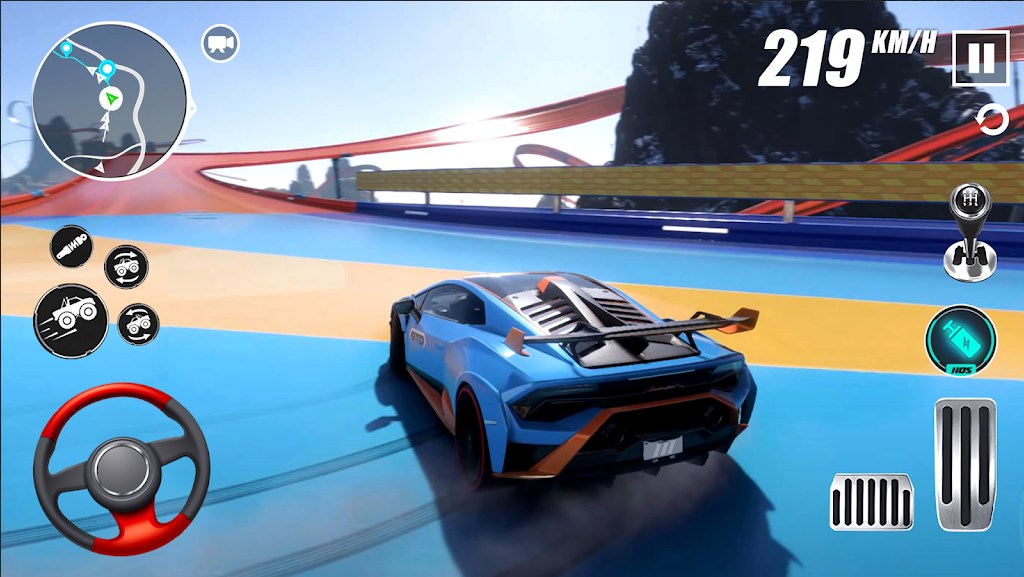Pause the race
The width and height of the screenshot is (1024, 577).
980,58
